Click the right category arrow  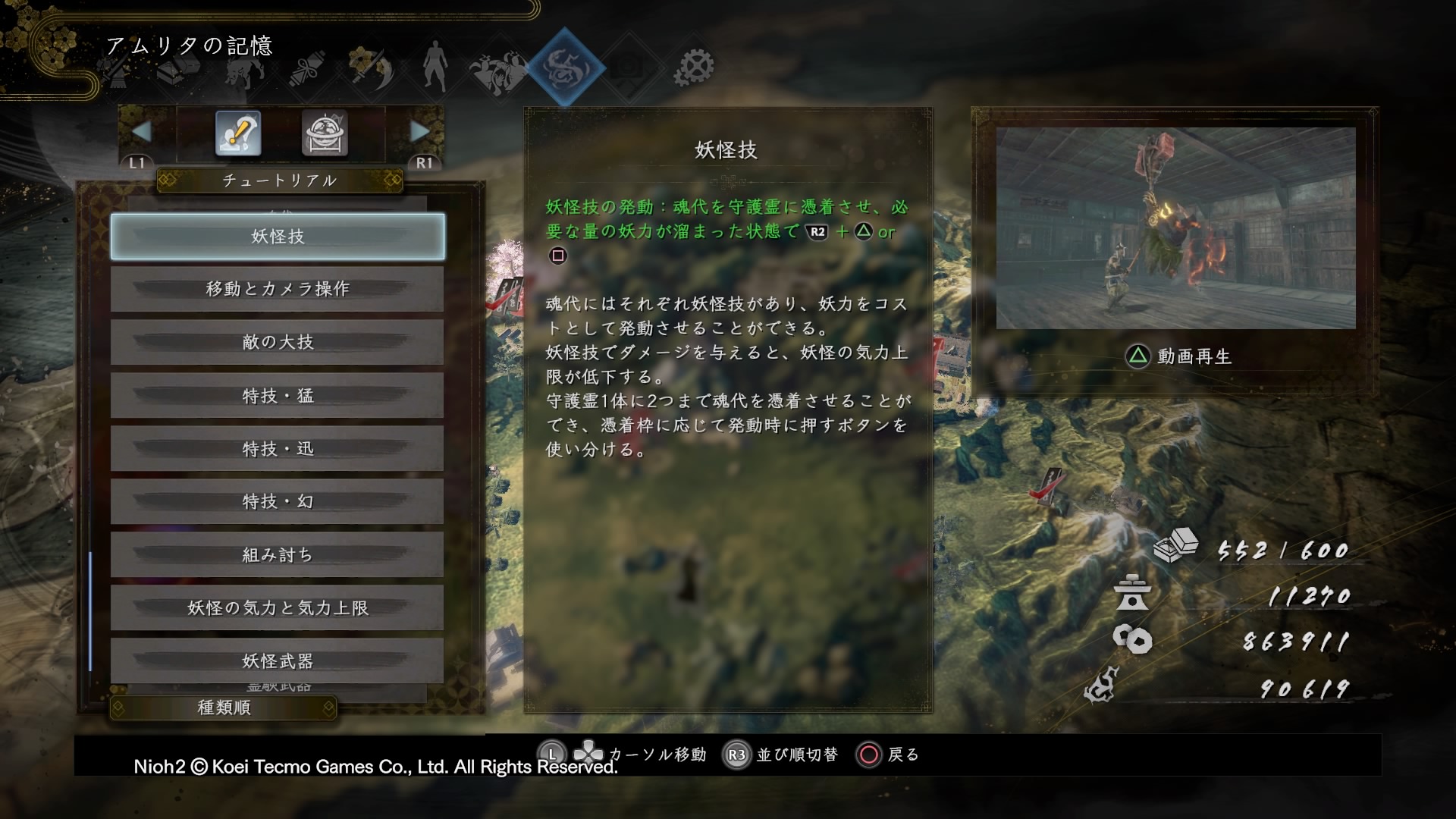coord(419,131)
